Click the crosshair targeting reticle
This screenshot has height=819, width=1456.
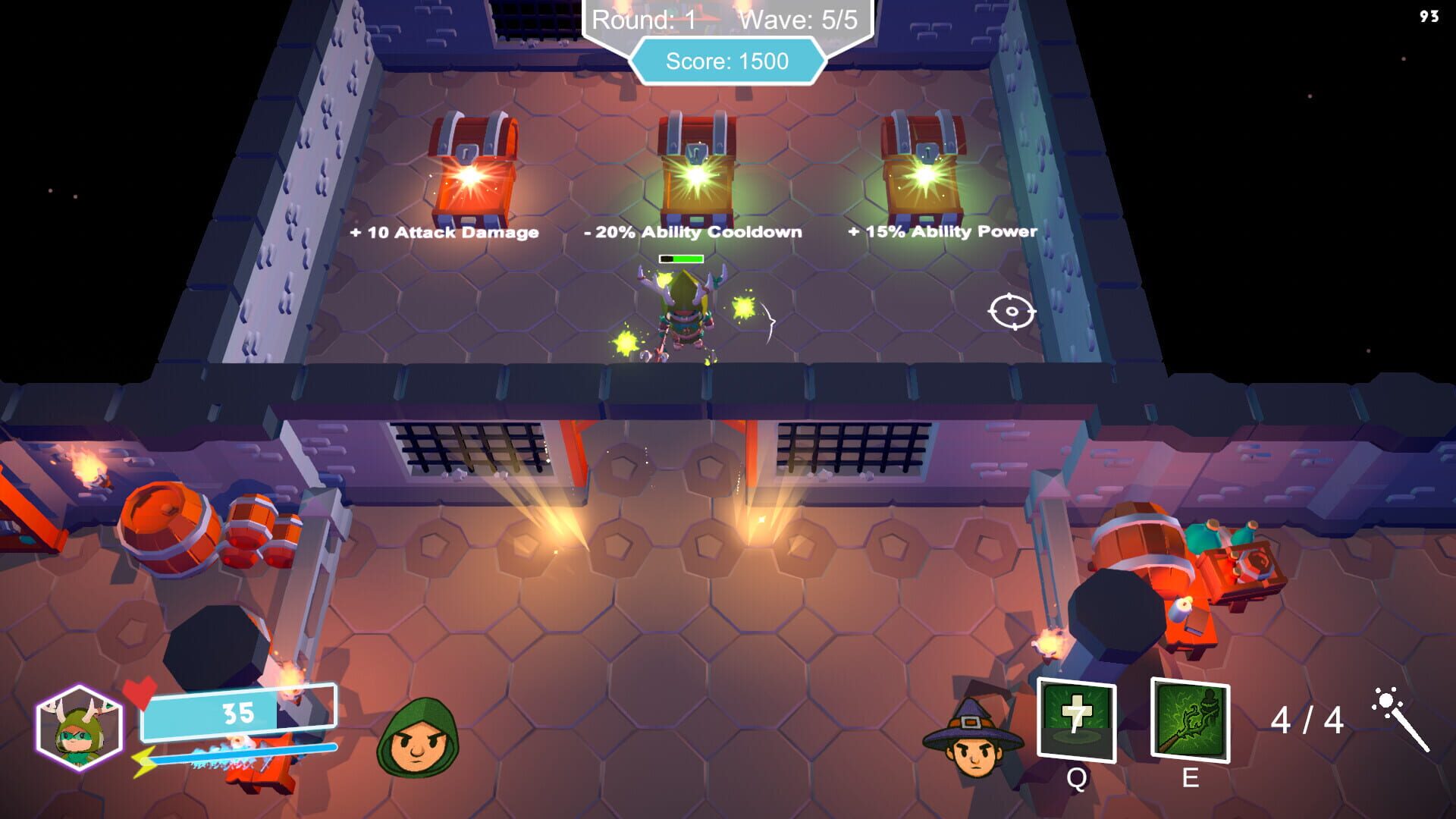coord(1012,312)
